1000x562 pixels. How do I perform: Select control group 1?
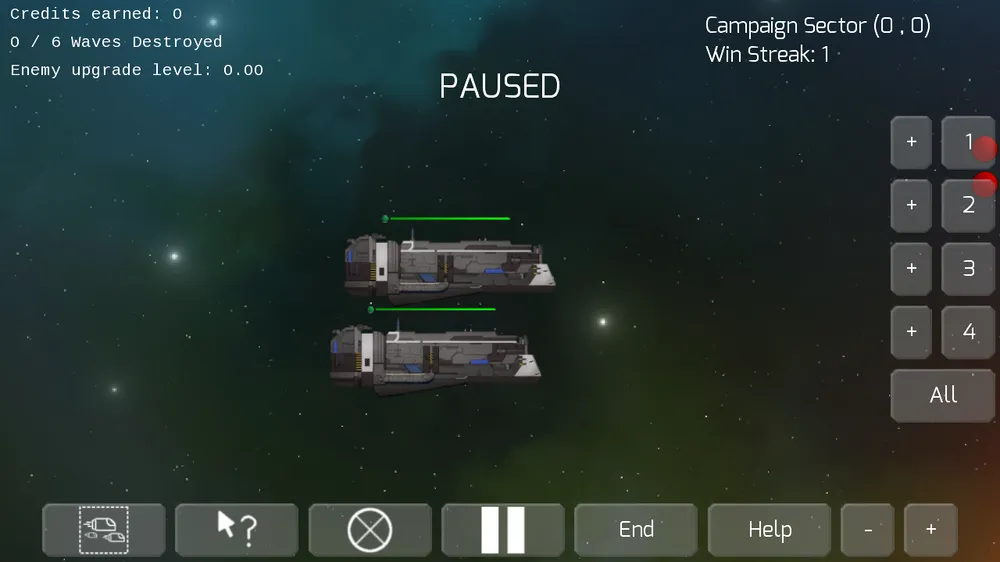(967, 143)
